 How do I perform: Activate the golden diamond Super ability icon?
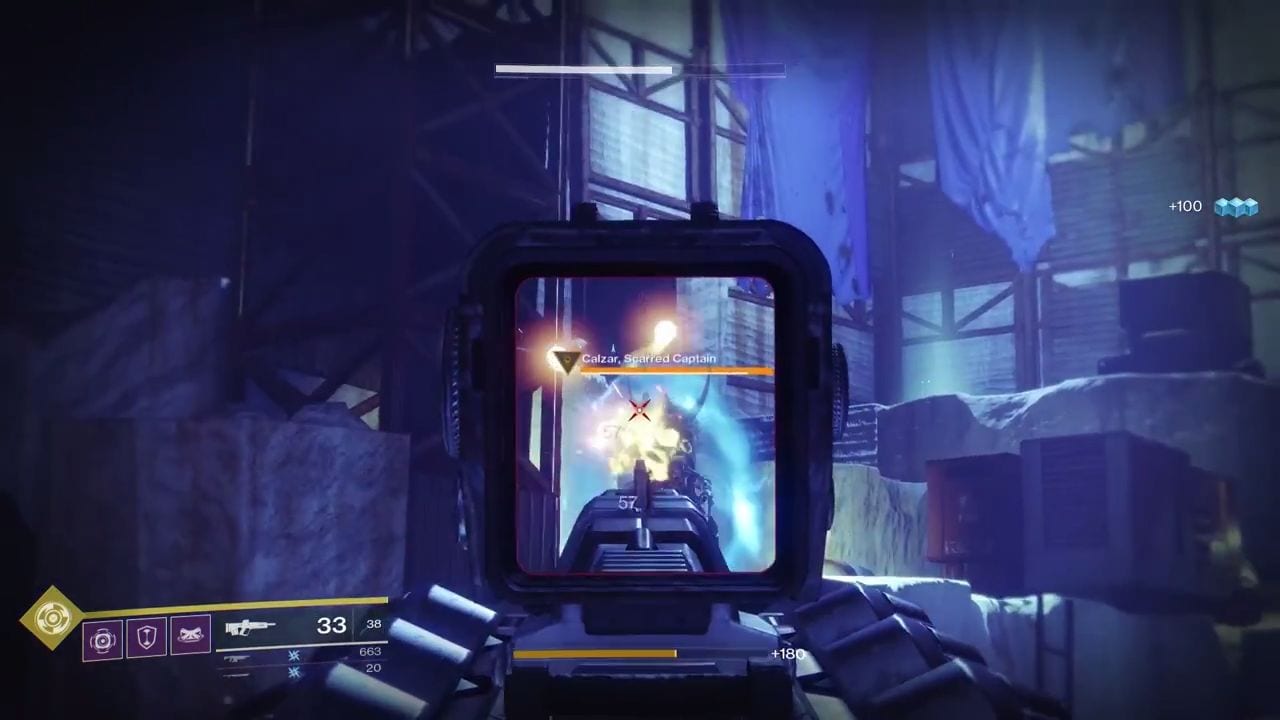point(49,618)
